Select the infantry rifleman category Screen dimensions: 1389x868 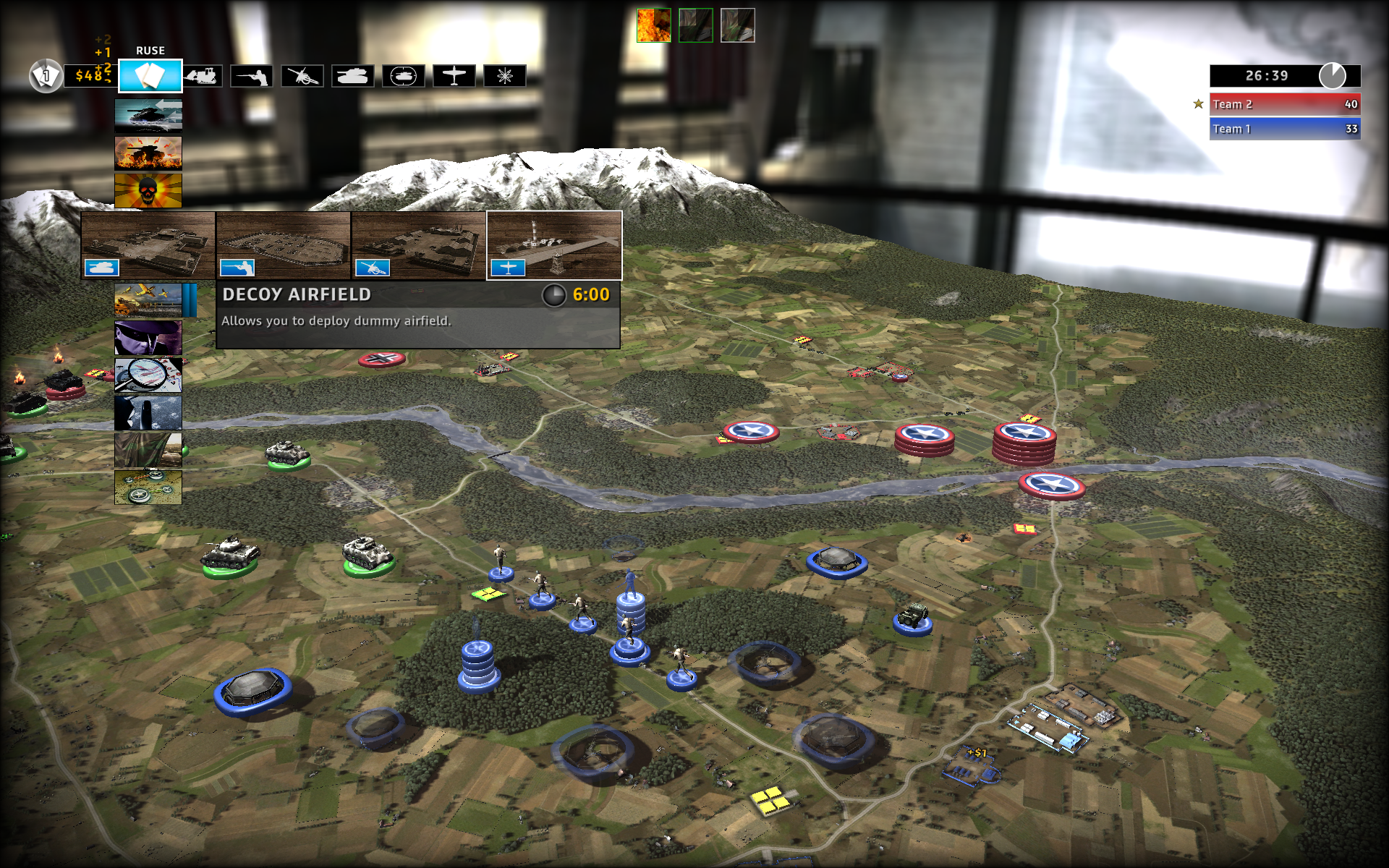click(x=251, y=75)
